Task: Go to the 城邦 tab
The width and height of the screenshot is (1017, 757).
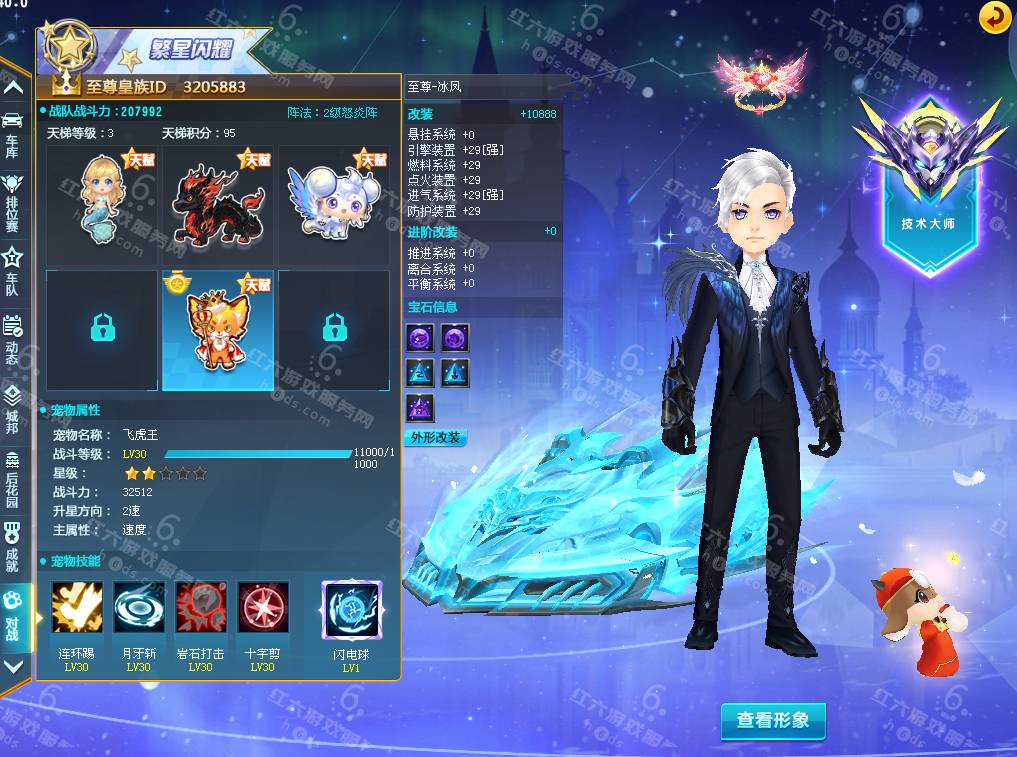Action: 13,404
